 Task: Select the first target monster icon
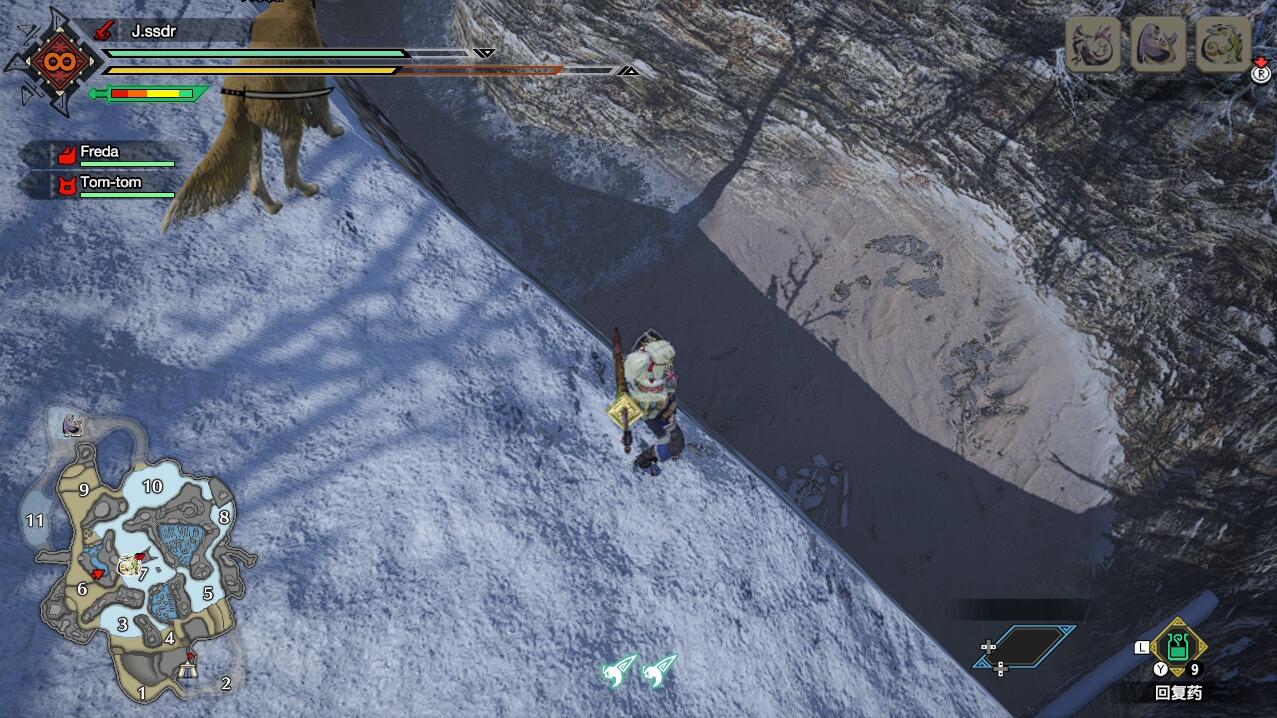click(x=1092, y=44)
